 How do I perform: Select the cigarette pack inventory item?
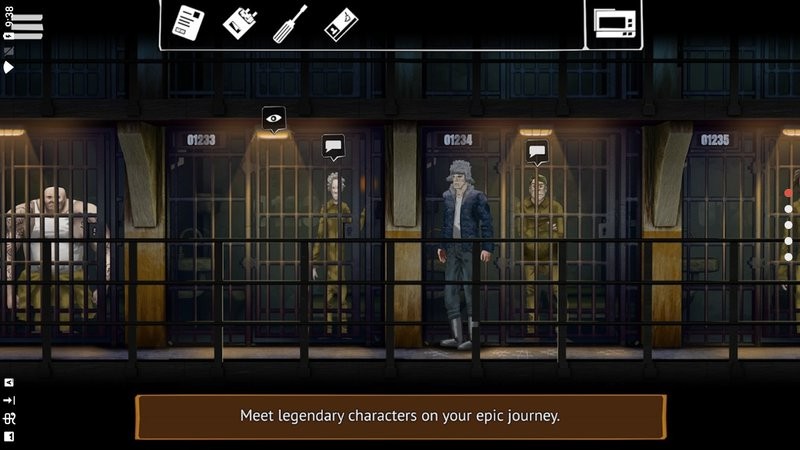click(240, 23)
